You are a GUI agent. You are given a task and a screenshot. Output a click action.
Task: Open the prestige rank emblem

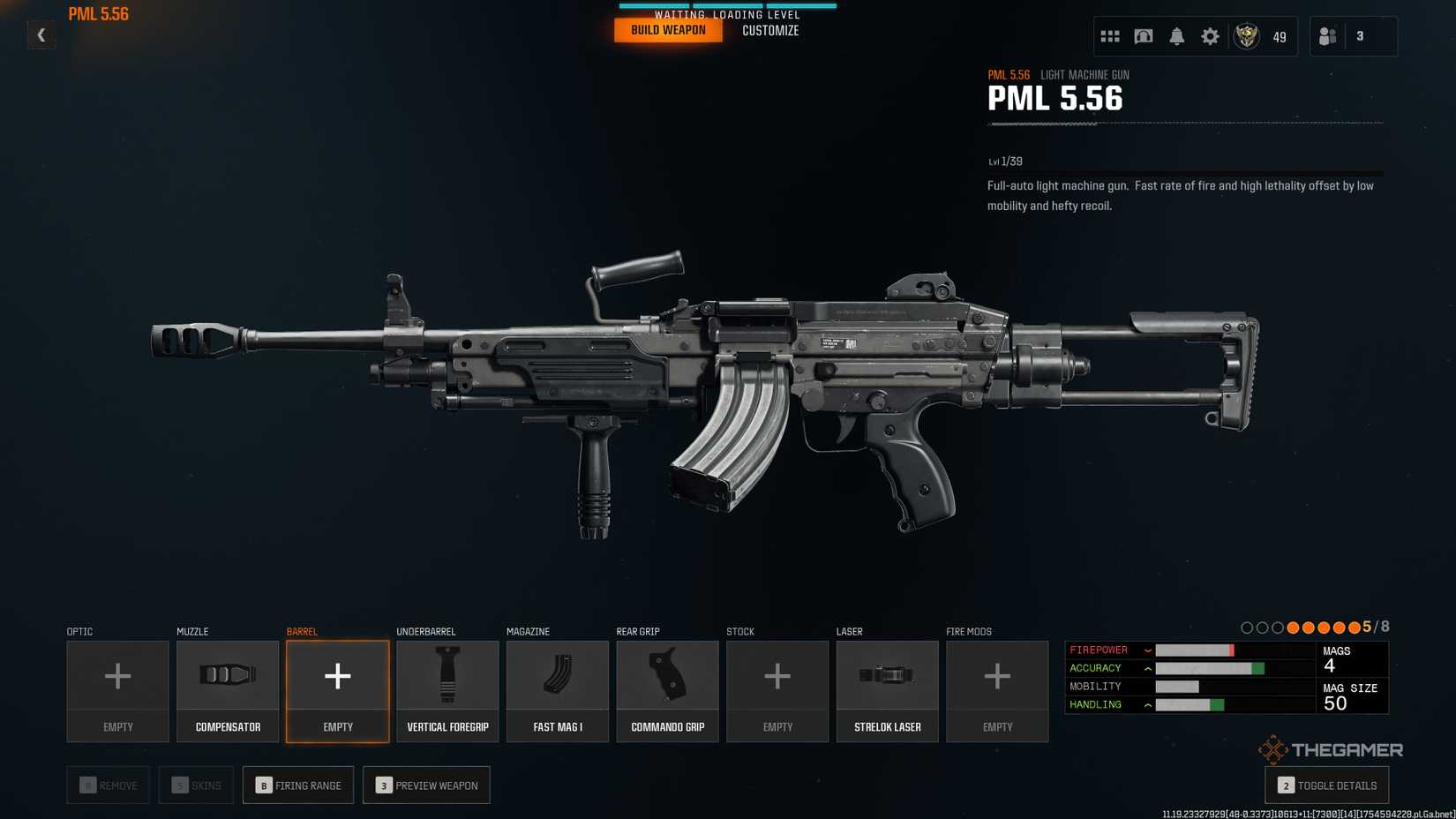click(1247, 36)
